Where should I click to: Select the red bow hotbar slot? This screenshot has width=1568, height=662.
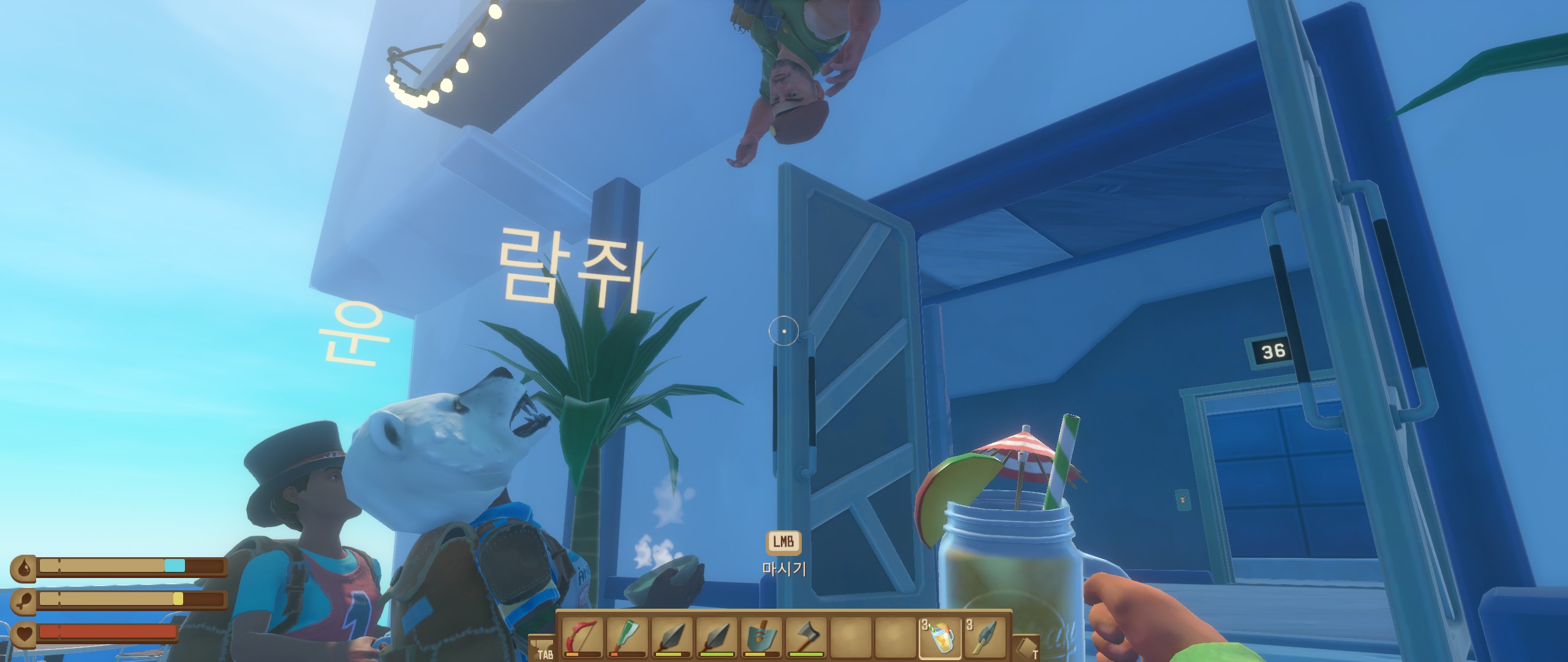[582, 637]
